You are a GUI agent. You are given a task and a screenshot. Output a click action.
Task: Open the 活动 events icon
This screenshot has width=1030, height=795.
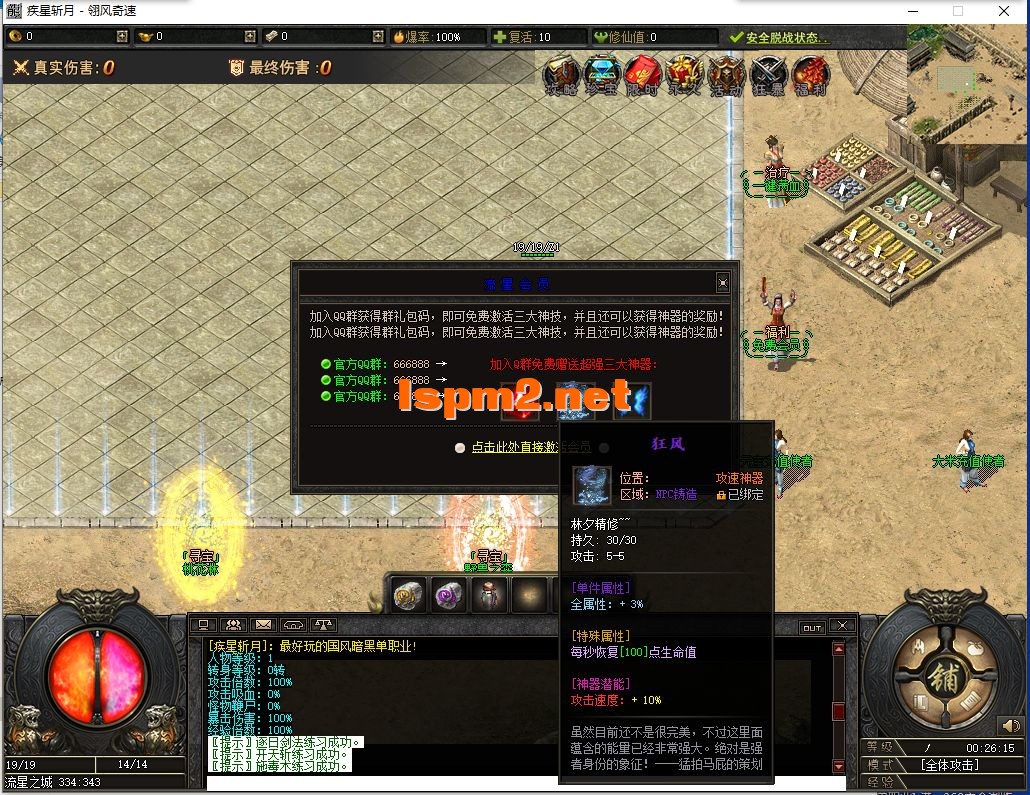[x=726, y=73]
